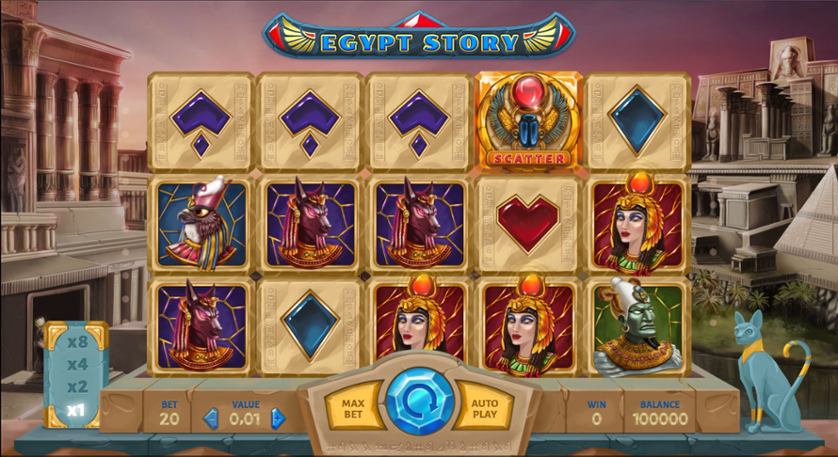Spin the reels with the blue button

pyautogui.click(x=419, y=404)
